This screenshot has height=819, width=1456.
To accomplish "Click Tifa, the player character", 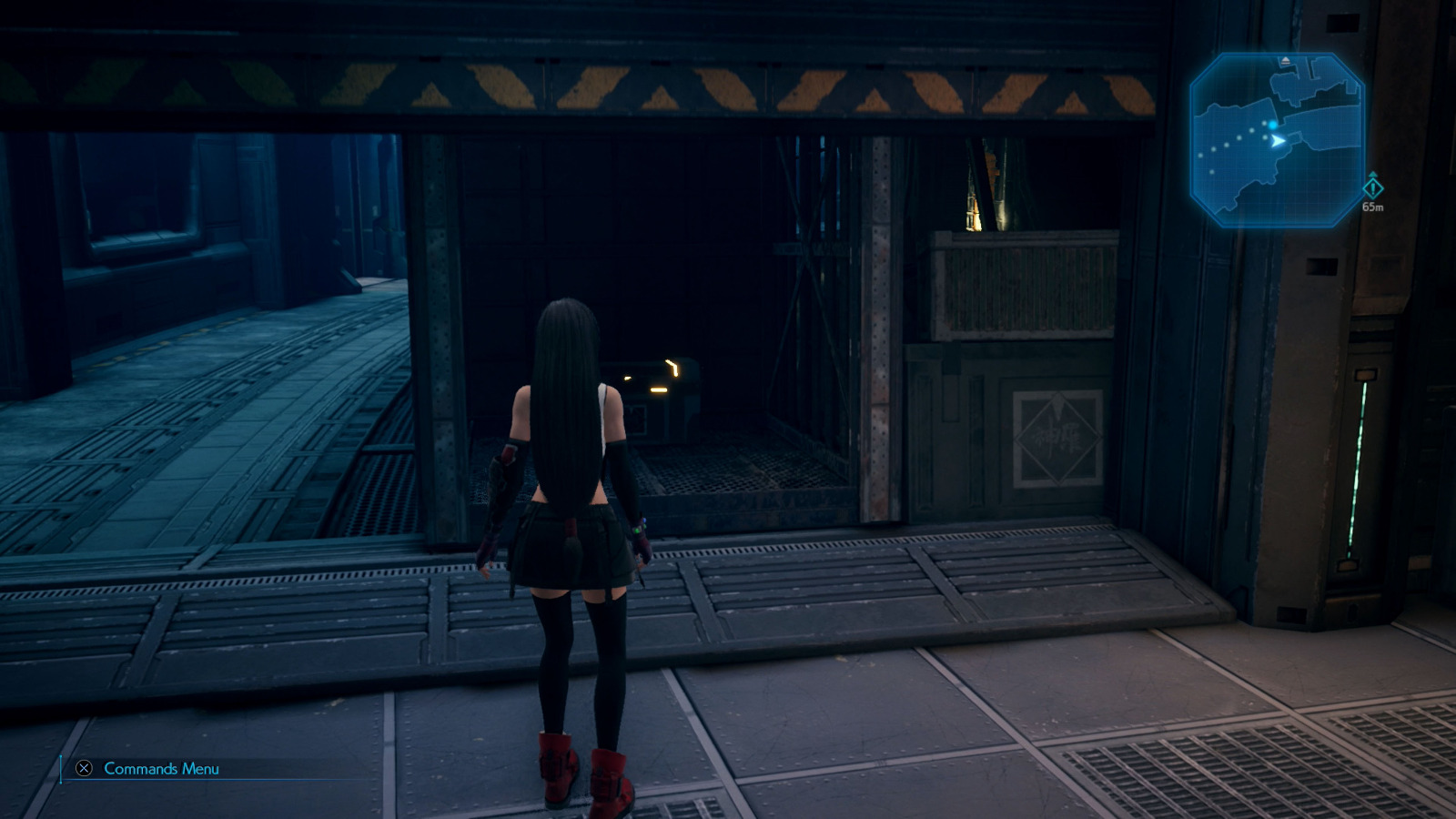I will pyautogui.click(x=573, y=500).
